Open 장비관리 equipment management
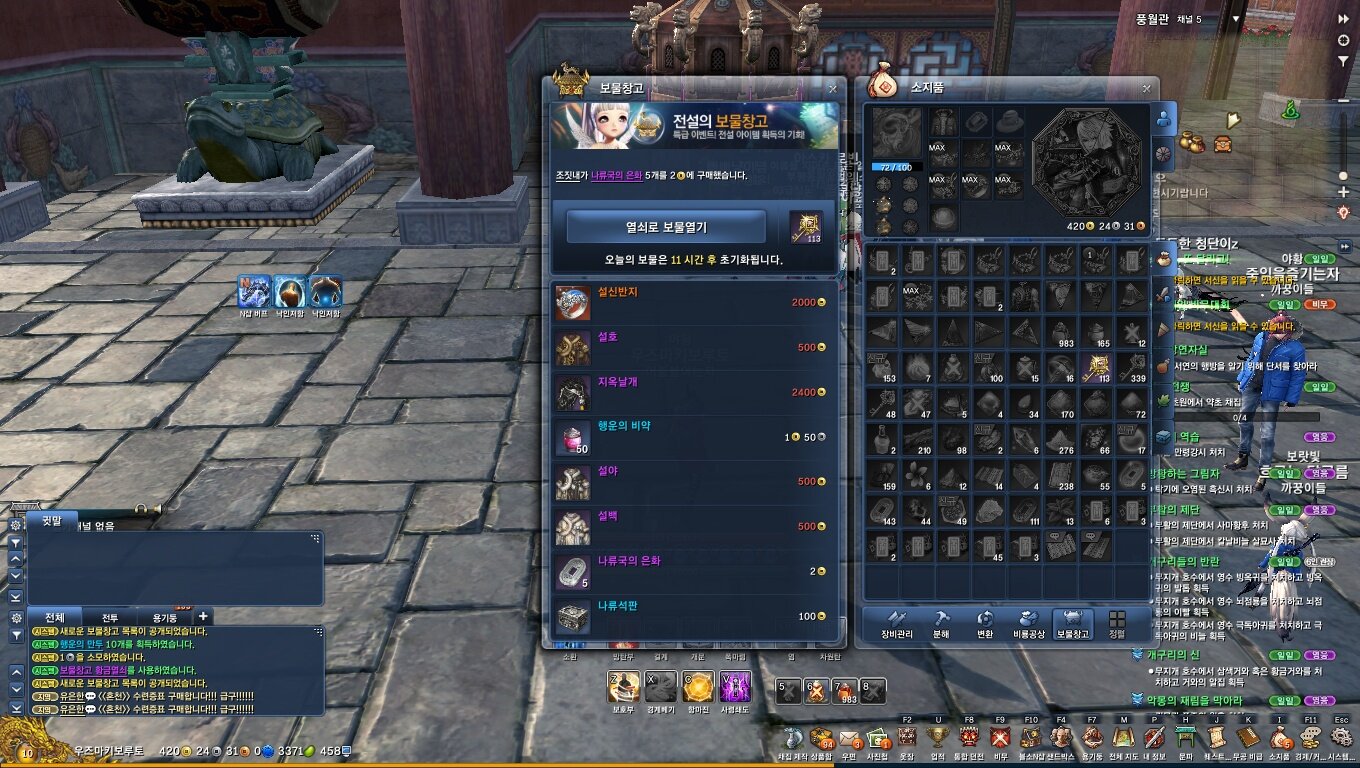 [x=898, y=623]
